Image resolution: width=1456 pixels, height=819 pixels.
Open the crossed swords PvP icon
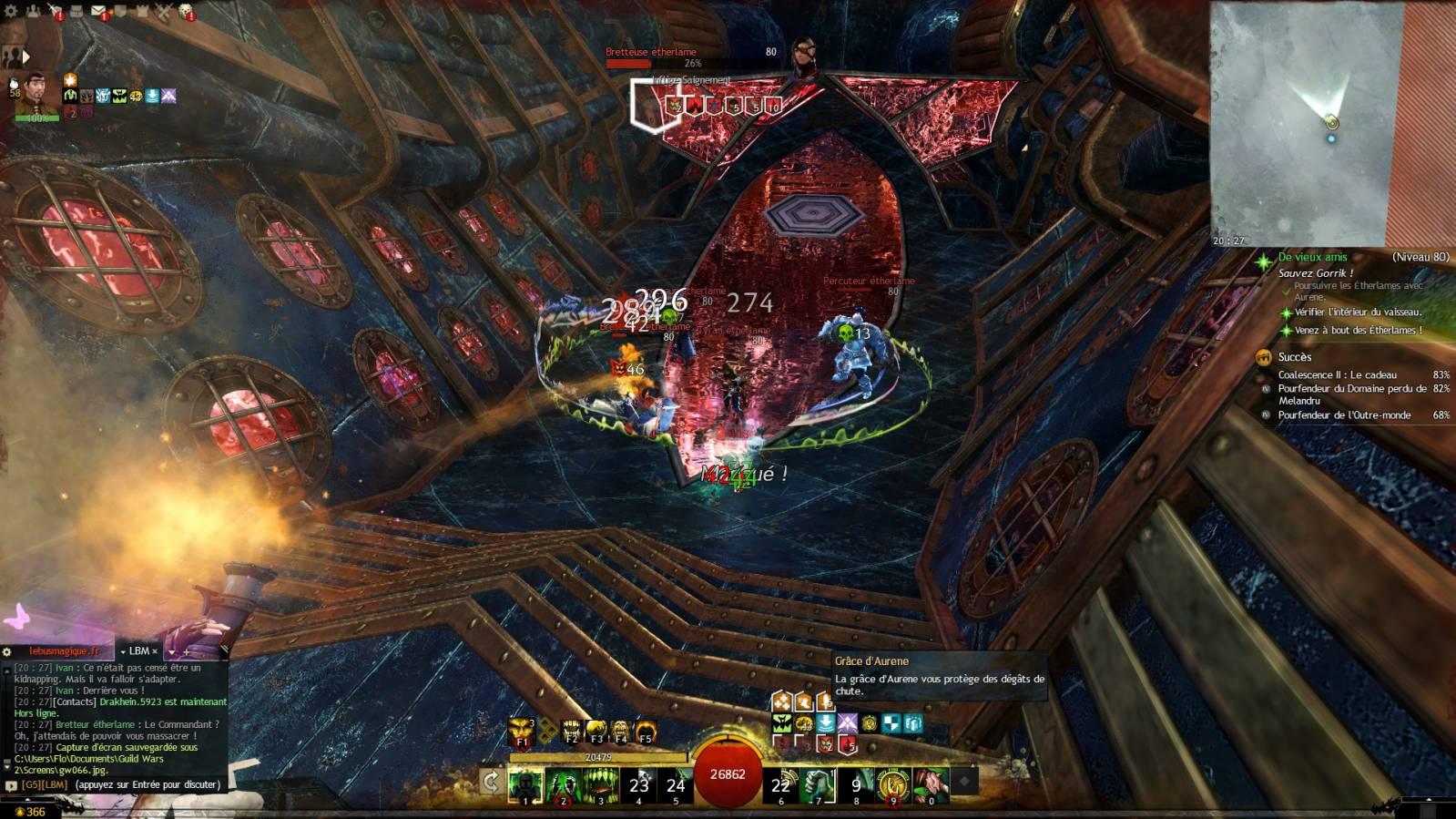pos(163,12)
